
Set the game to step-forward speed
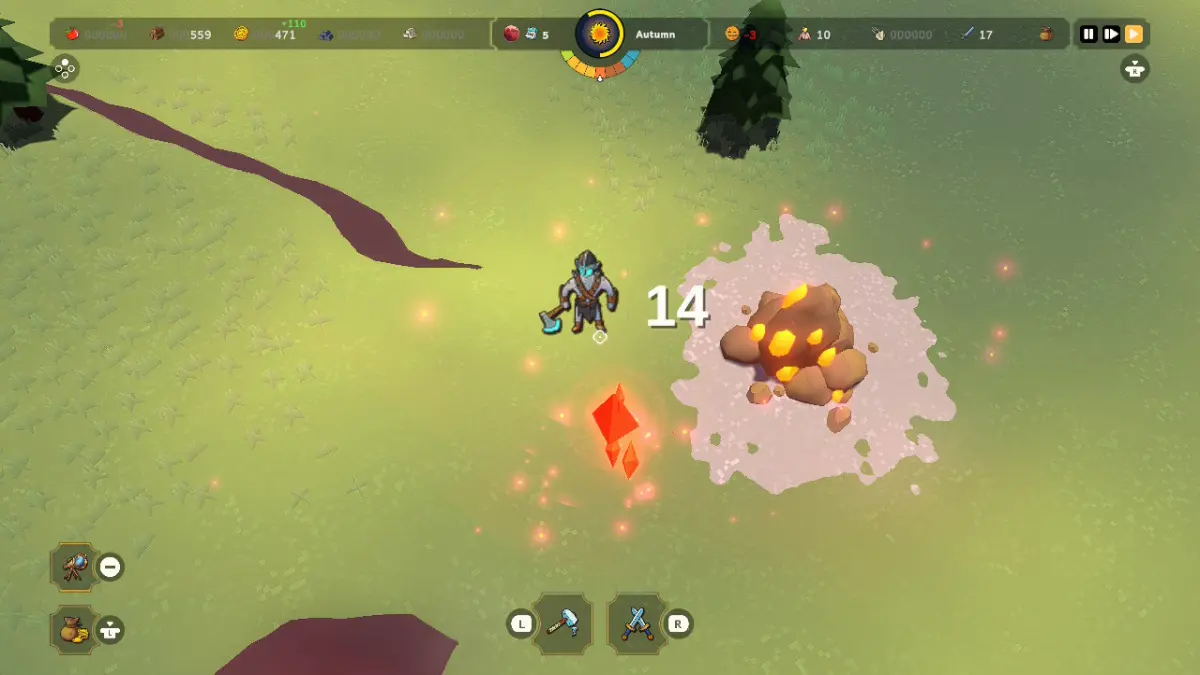(1111, 34)
